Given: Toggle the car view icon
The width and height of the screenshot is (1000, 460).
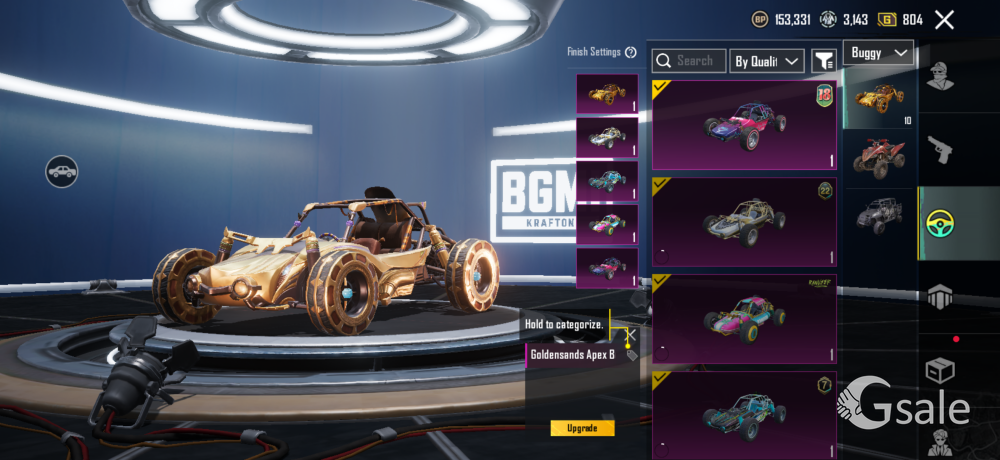Looking at the screenshot, I should [62, 171].
